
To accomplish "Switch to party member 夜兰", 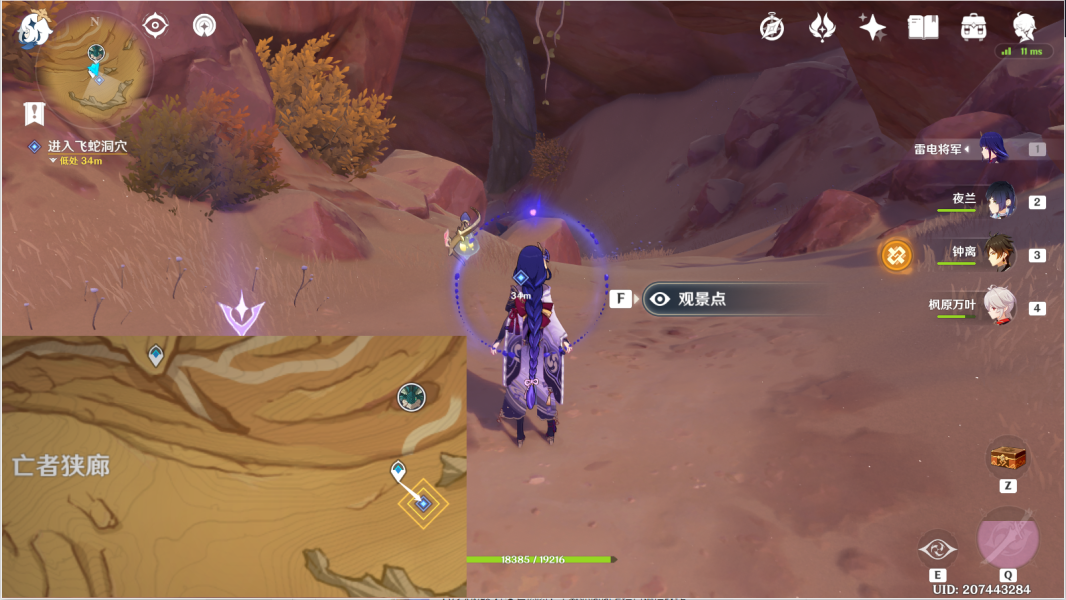I will pos(1000,201).
